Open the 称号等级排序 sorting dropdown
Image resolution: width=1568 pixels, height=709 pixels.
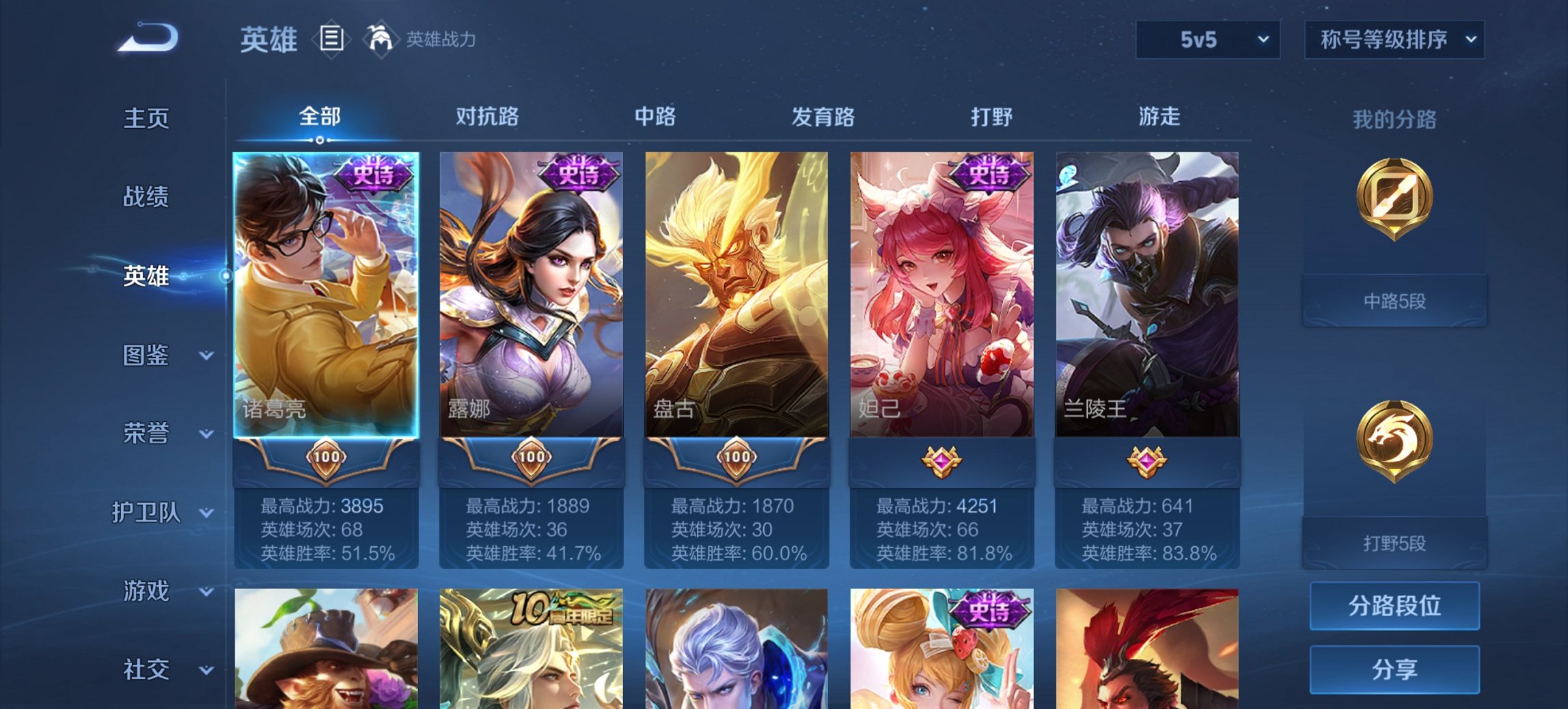pyautogui.click(x=1393, y=40)
